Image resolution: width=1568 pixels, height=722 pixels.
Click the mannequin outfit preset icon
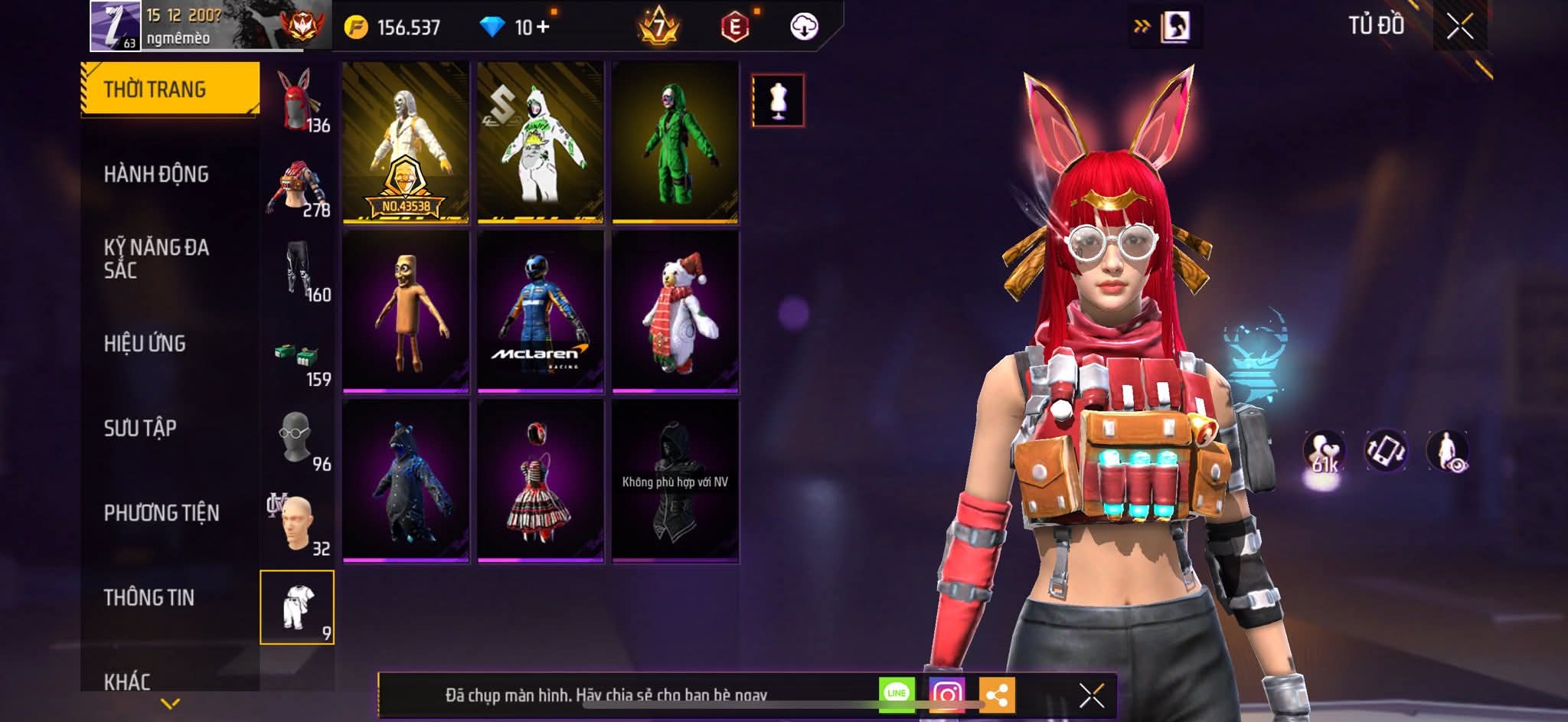pos(778,100)
